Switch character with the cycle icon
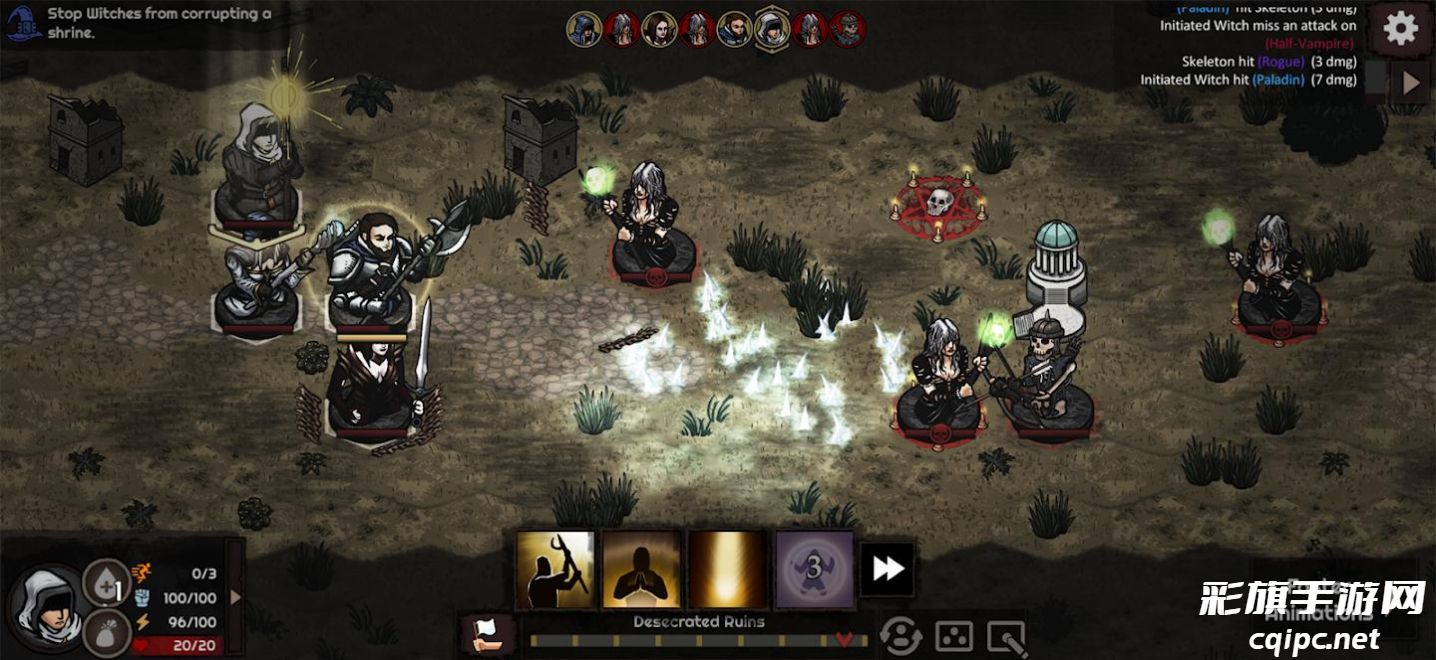The image size is (1436, 660). tap(901, 637)
